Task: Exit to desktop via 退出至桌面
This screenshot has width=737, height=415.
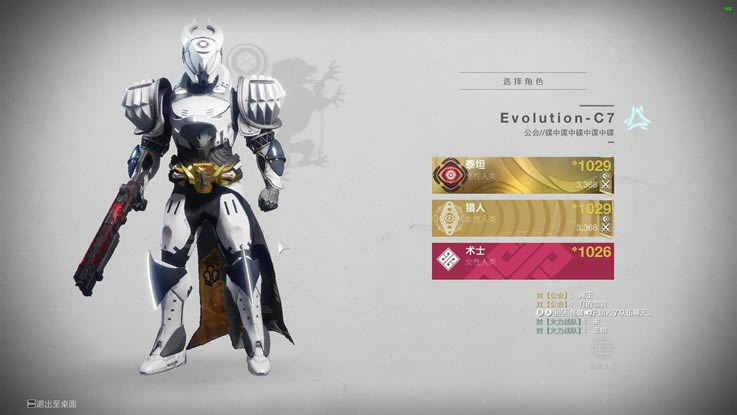Action: 60,403
